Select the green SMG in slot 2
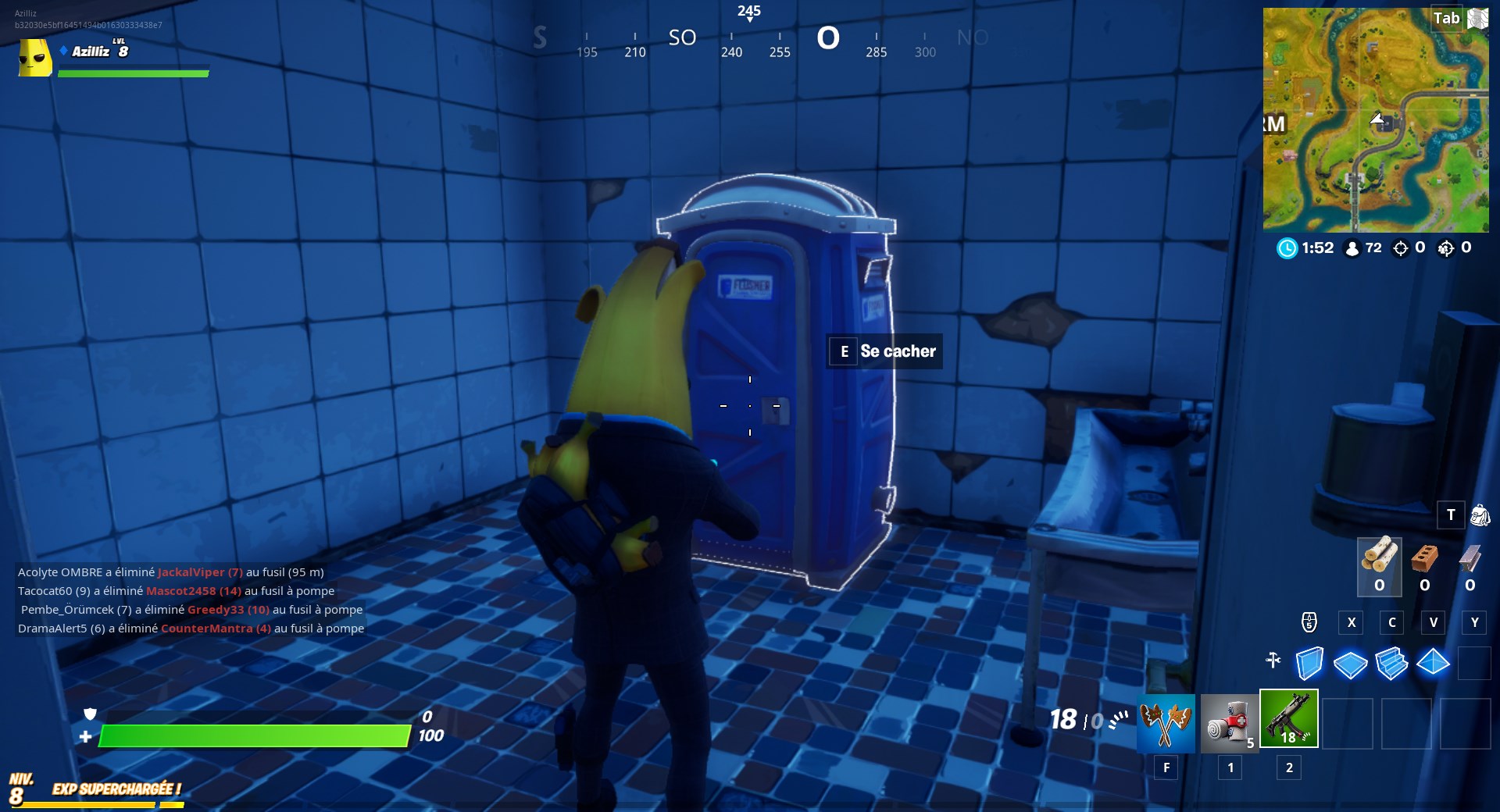This screenshot has width=1500, height=812. 1289,718
